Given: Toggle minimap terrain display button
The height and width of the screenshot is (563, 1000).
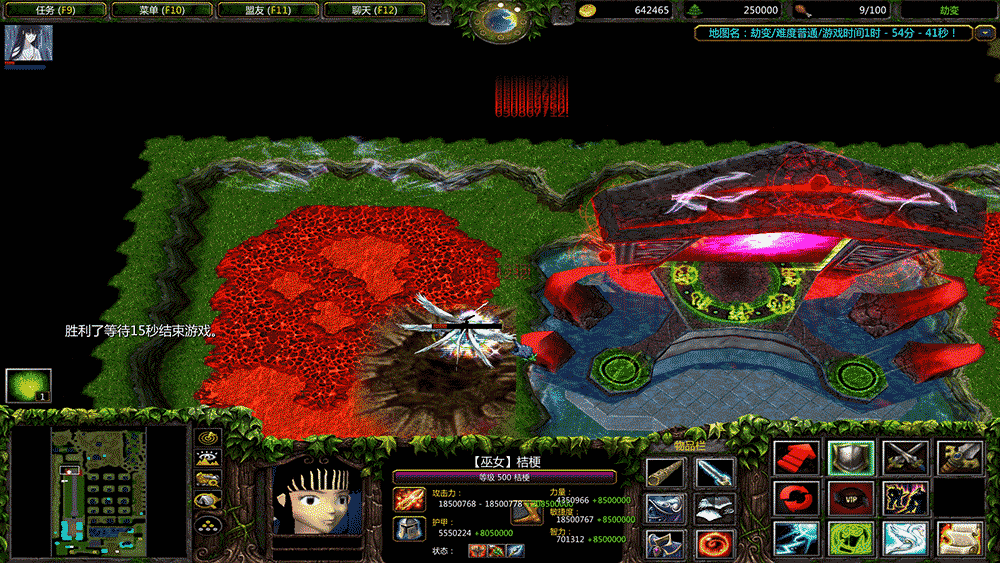Looking at the screenshot, I should (208, 459).
